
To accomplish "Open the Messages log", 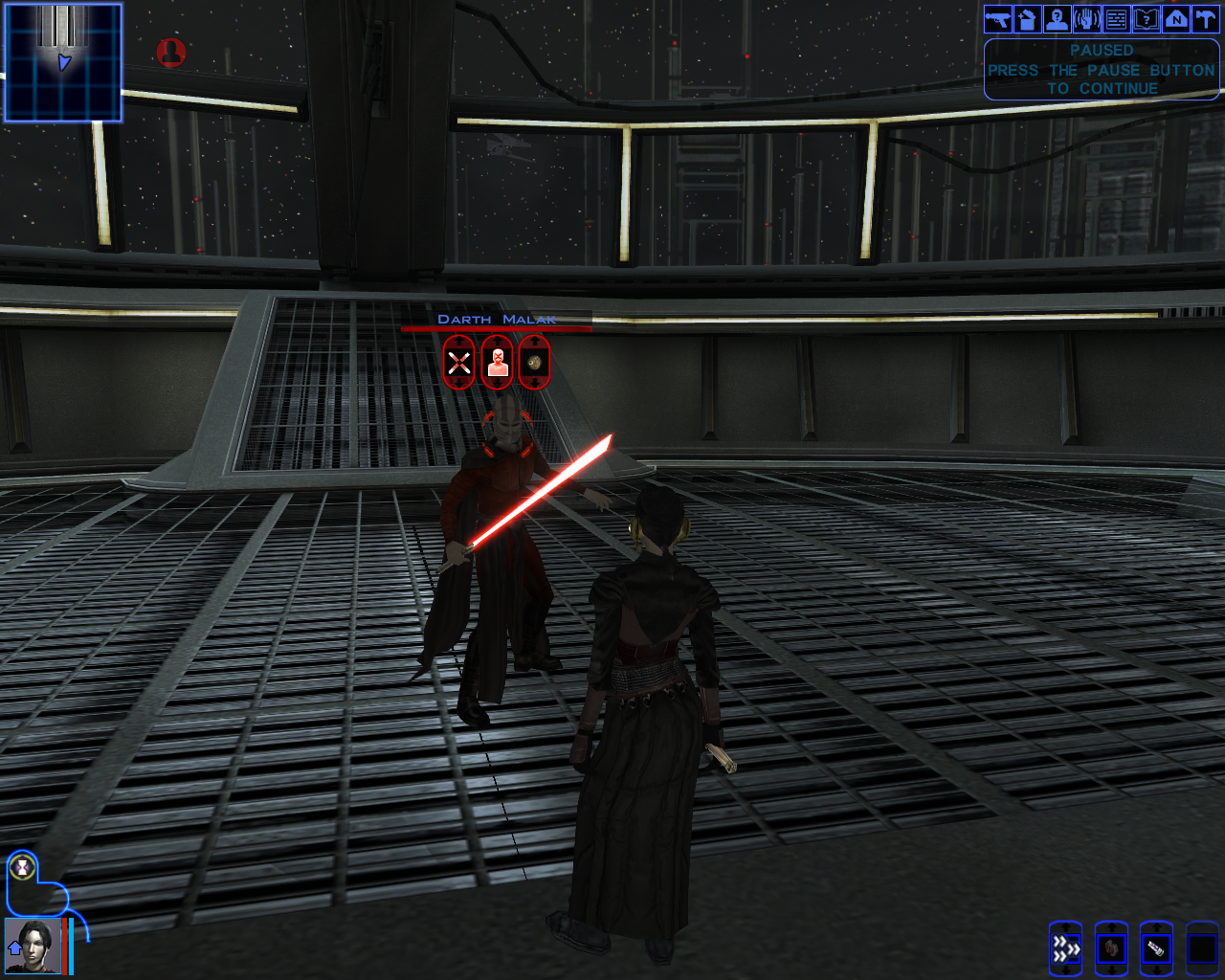I will pyautogui.click(x=1115, y=18).
